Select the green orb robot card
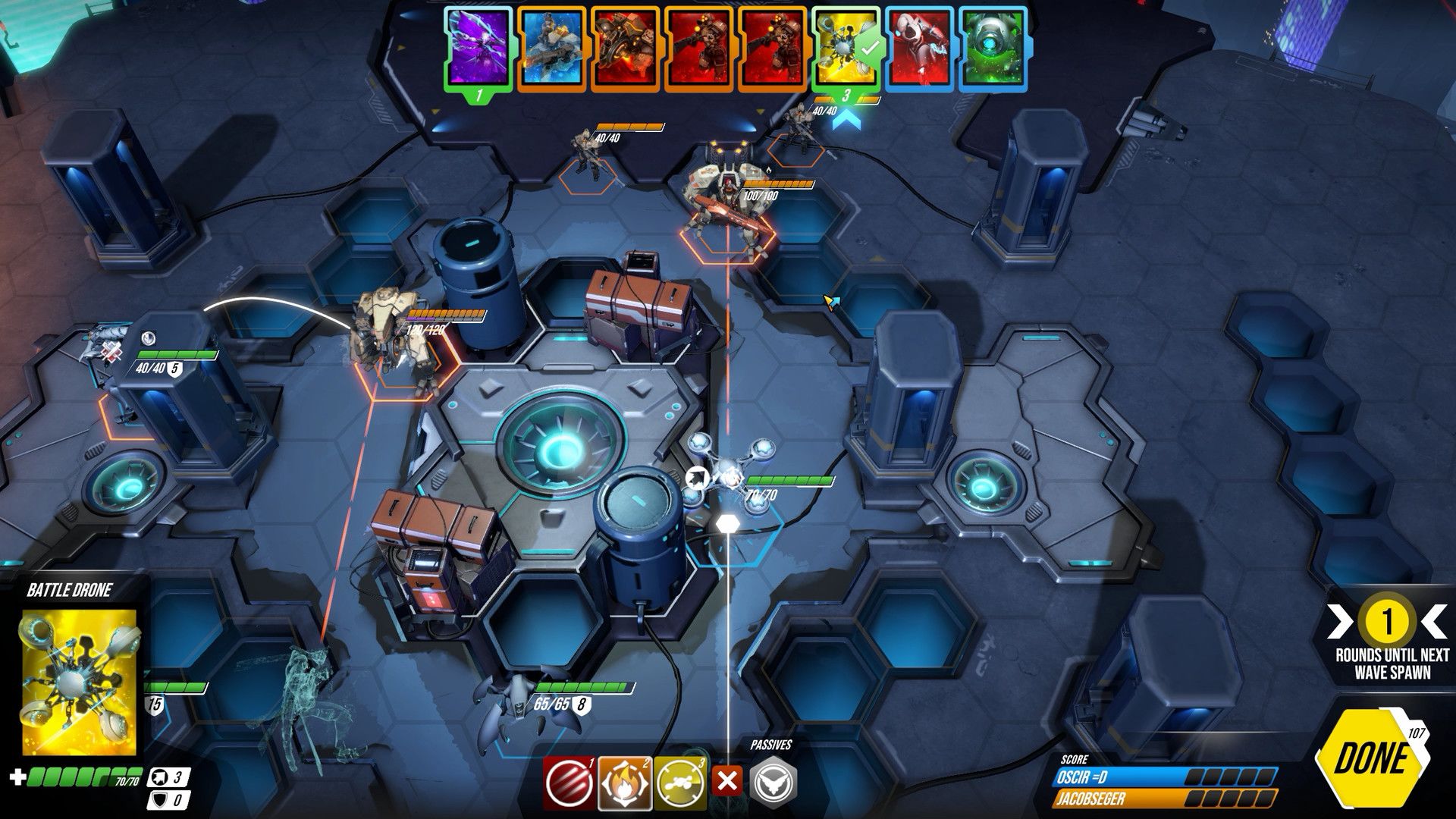This screenshot has width=1456, height=819. click(x=993, y=49)
